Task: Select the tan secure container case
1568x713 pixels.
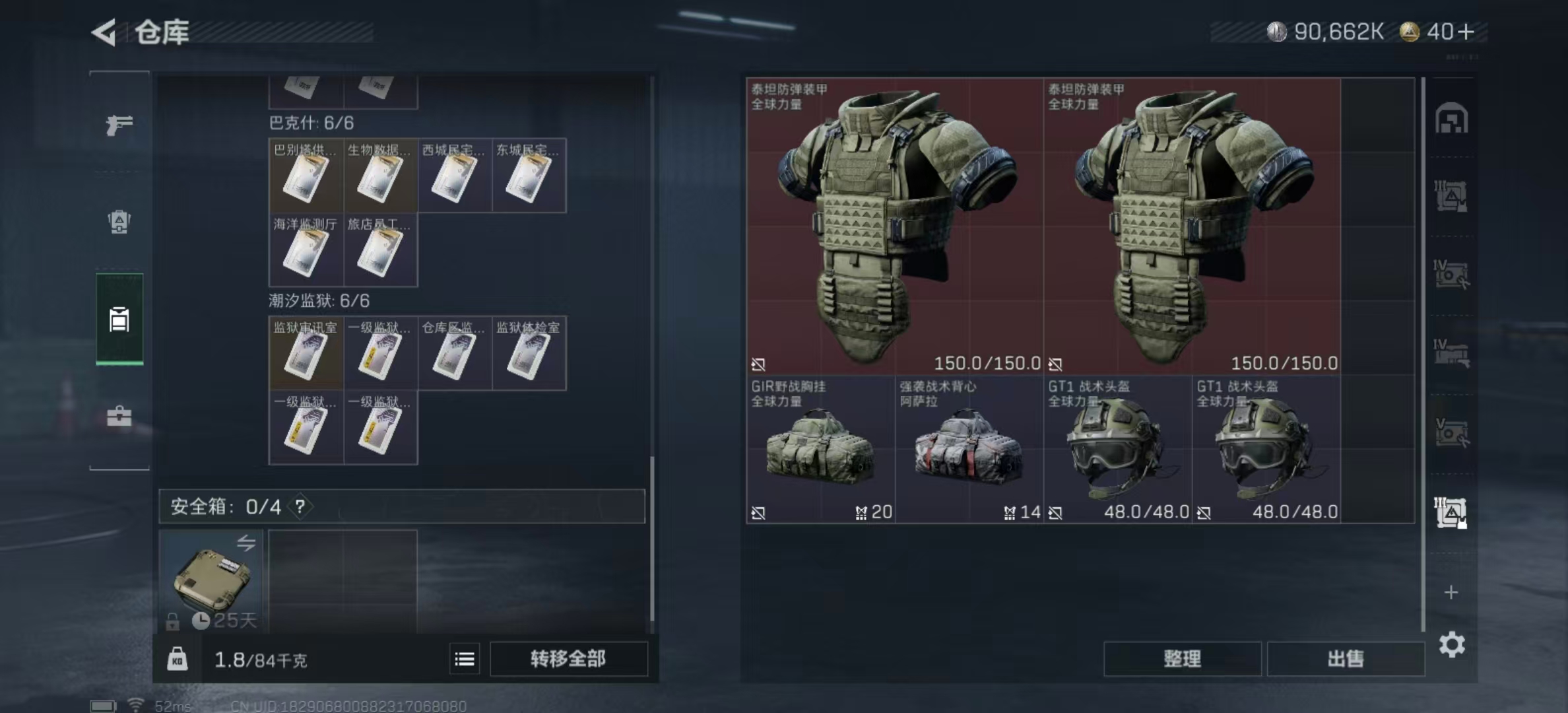Action: point(211,581)
